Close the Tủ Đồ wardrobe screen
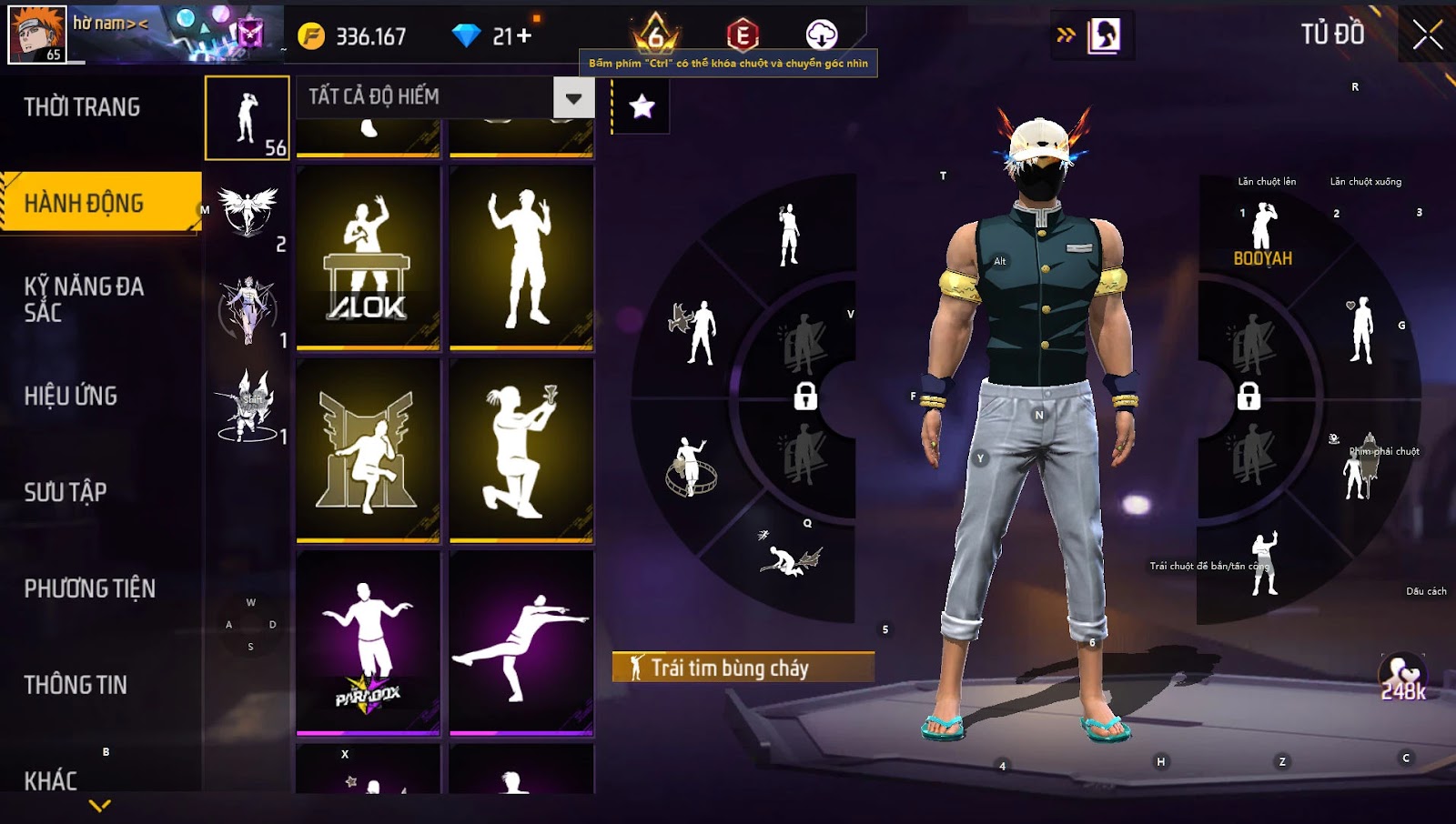This screenshot has height=824, width=1456. [x=1427, y=35]
